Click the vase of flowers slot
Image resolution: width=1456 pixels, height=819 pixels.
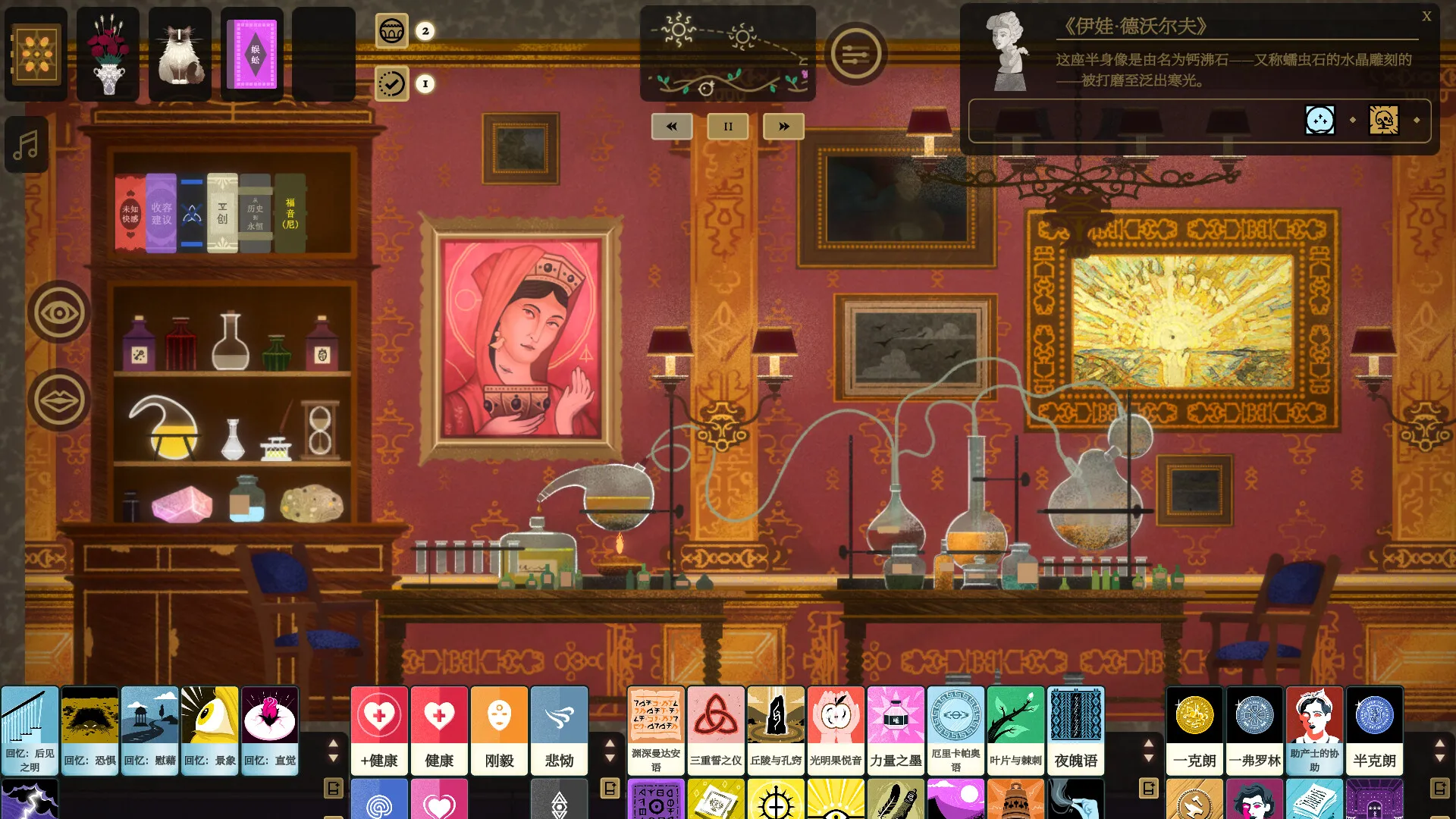pos(107,54)
